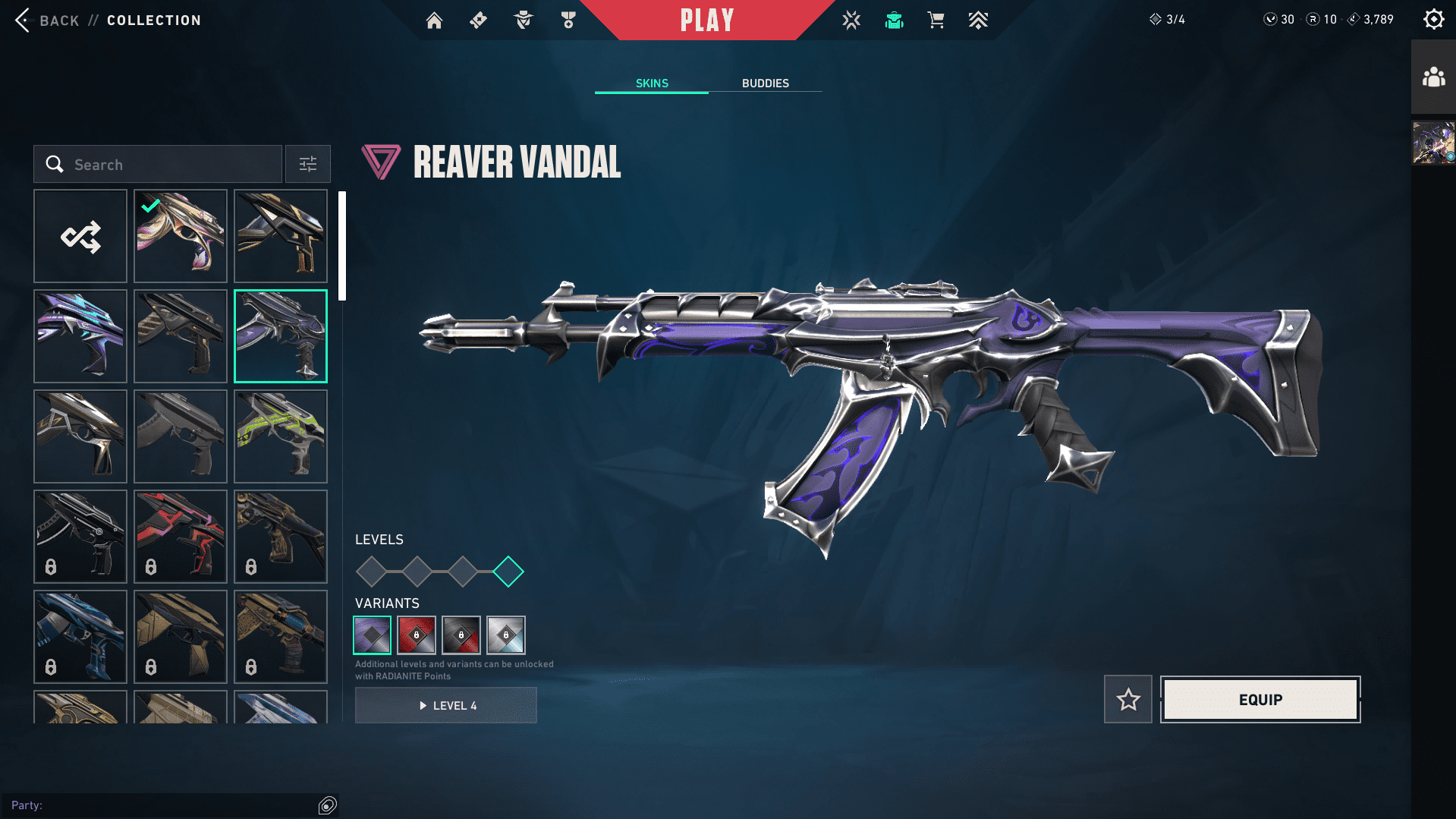Viewport: 1456px width, 819px height.
Task: Play the Level 4 preview
Action: [446, 705]
